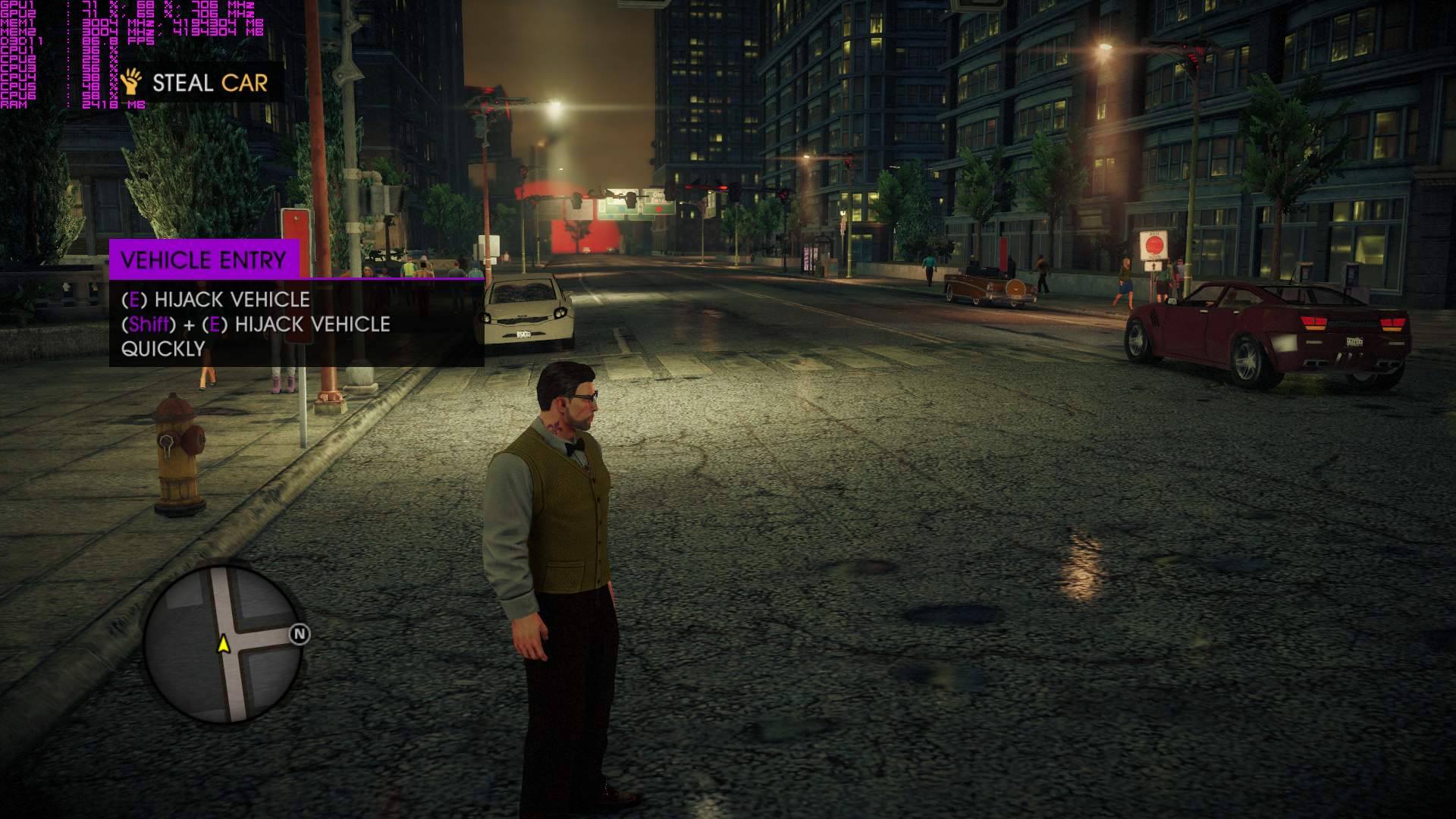Select the Steal Car objective tracker
This screenshot has height=819, width=1456.
pos(199,82)
